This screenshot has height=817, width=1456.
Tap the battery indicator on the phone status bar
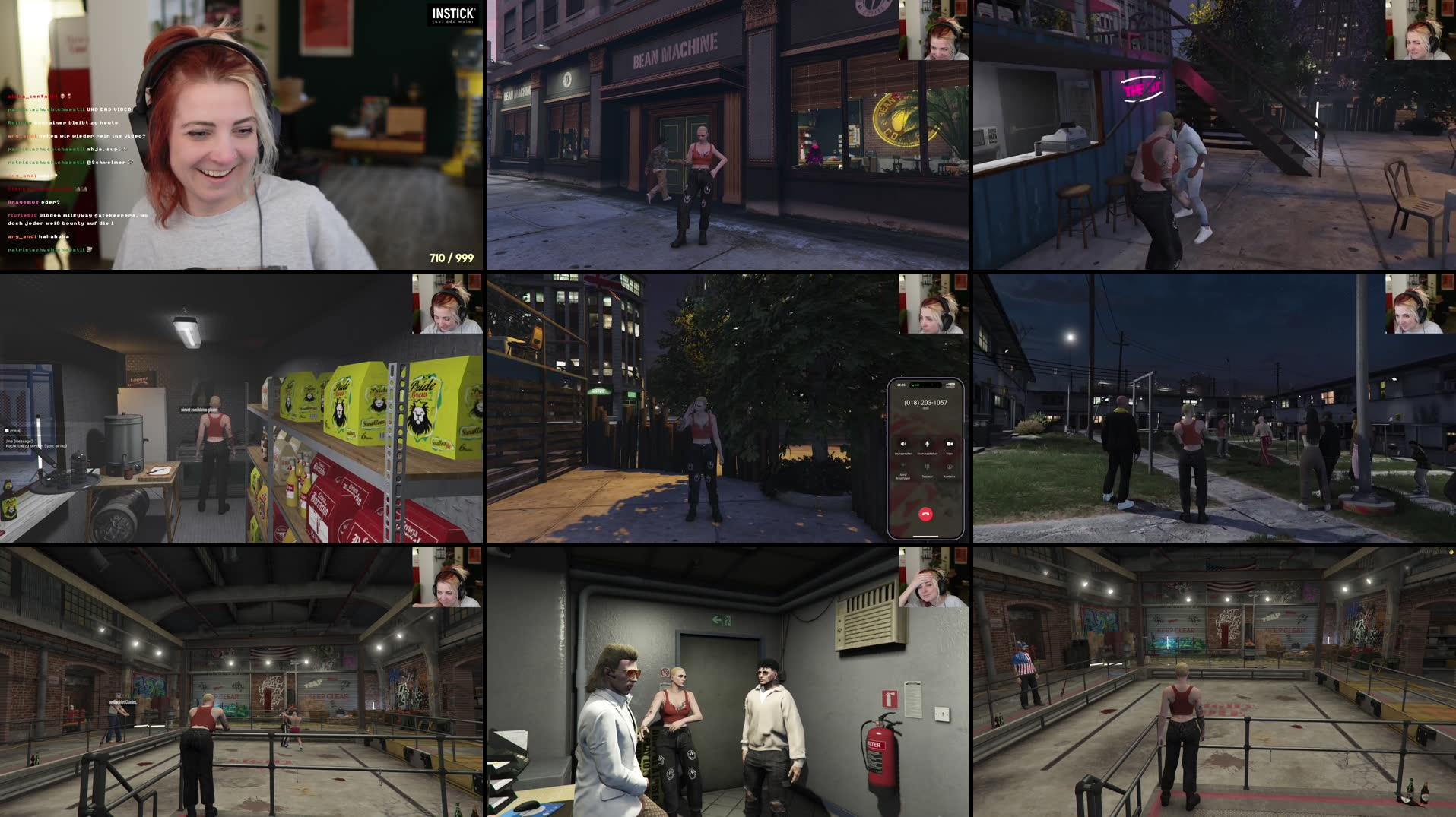click(953, 385)
